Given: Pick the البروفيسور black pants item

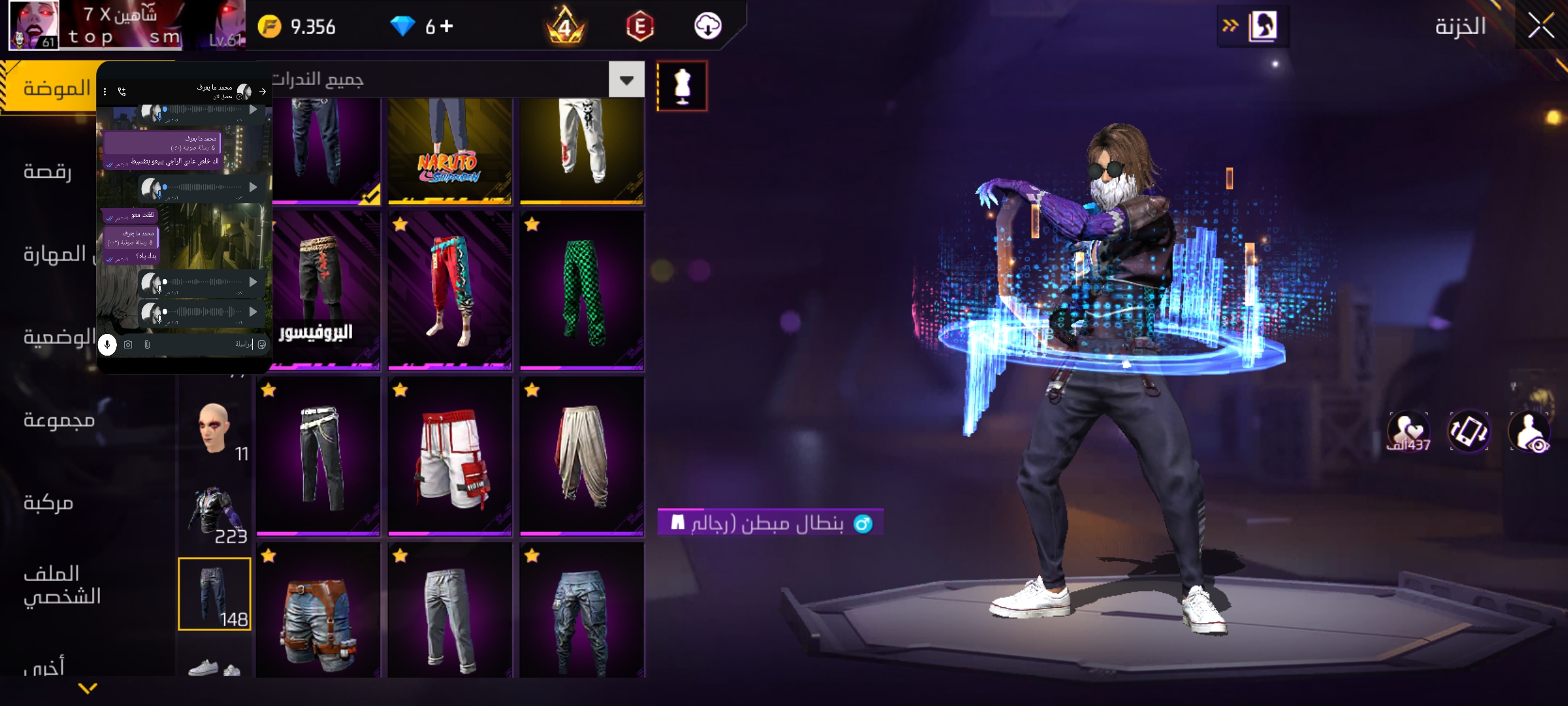Looking at the screenshot, I should 318,291.
